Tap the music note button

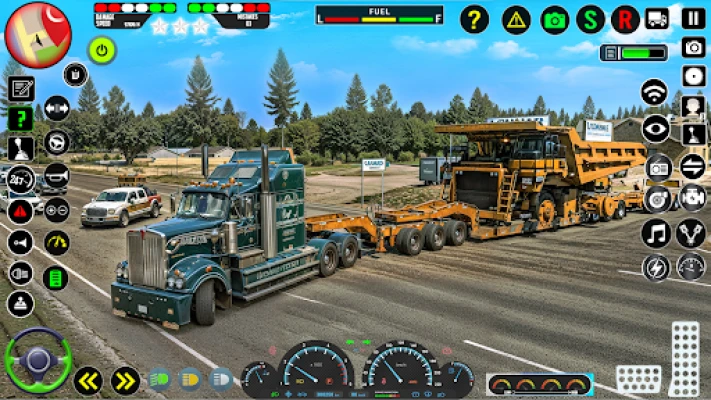[656, 234]
